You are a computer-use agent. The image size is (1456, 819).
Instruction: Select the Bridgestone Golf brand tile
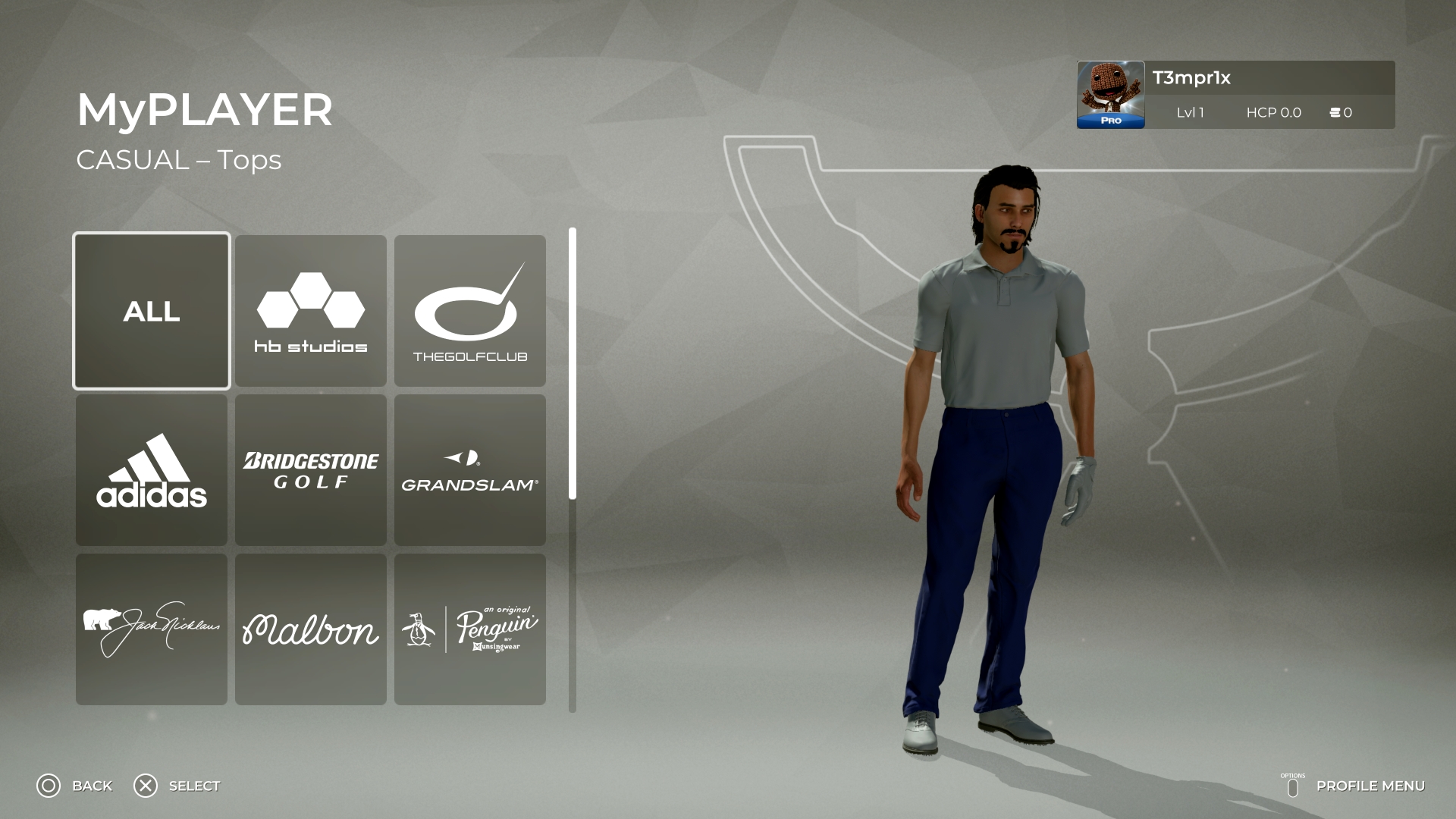(310, 469)
